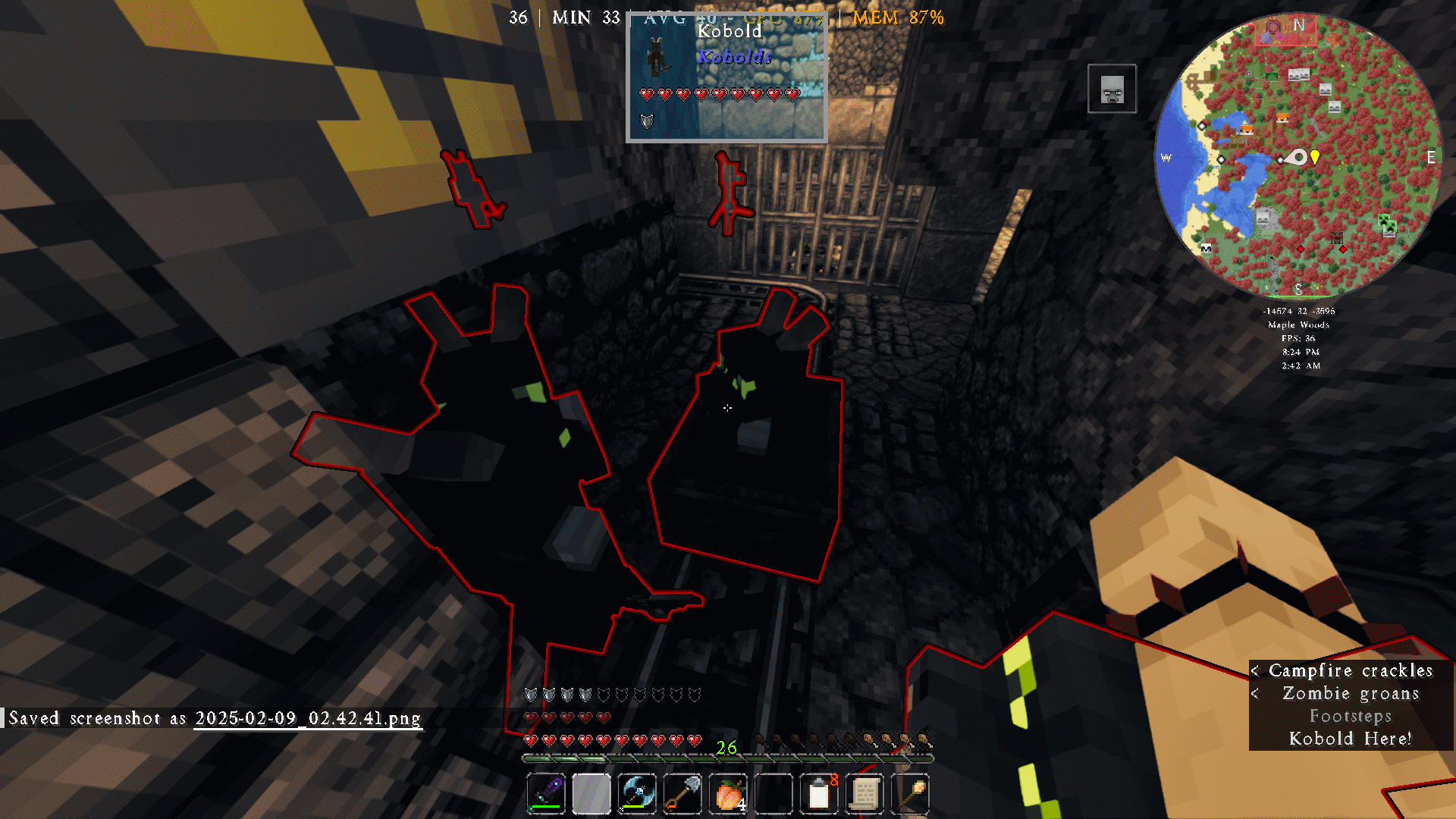Click the milk jug showing count eight
The width and height of the screenshot is (1456, 819).
point(819,794)
